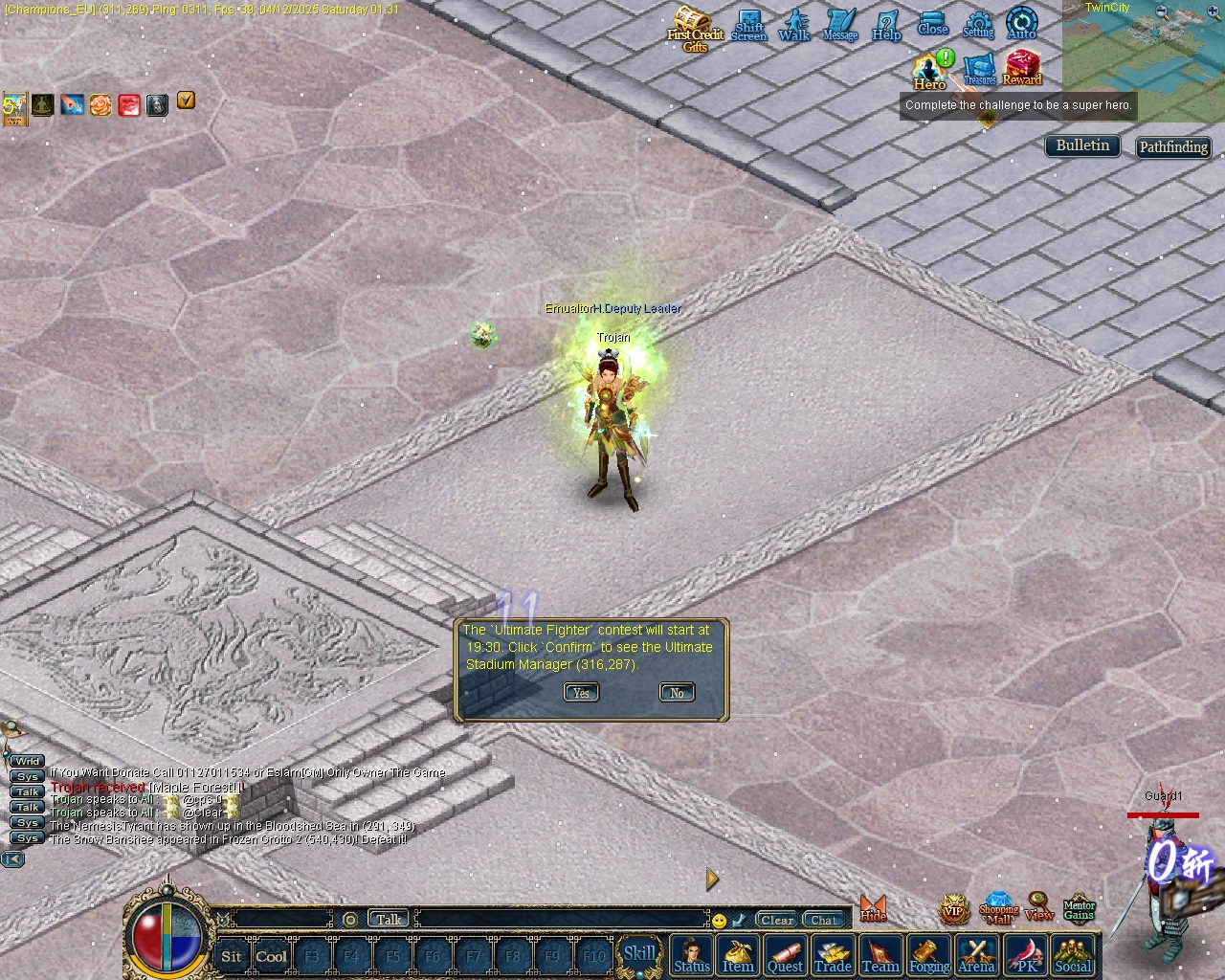
Task: Select the Wrld chat tab
Action: [x=25, y=760]
